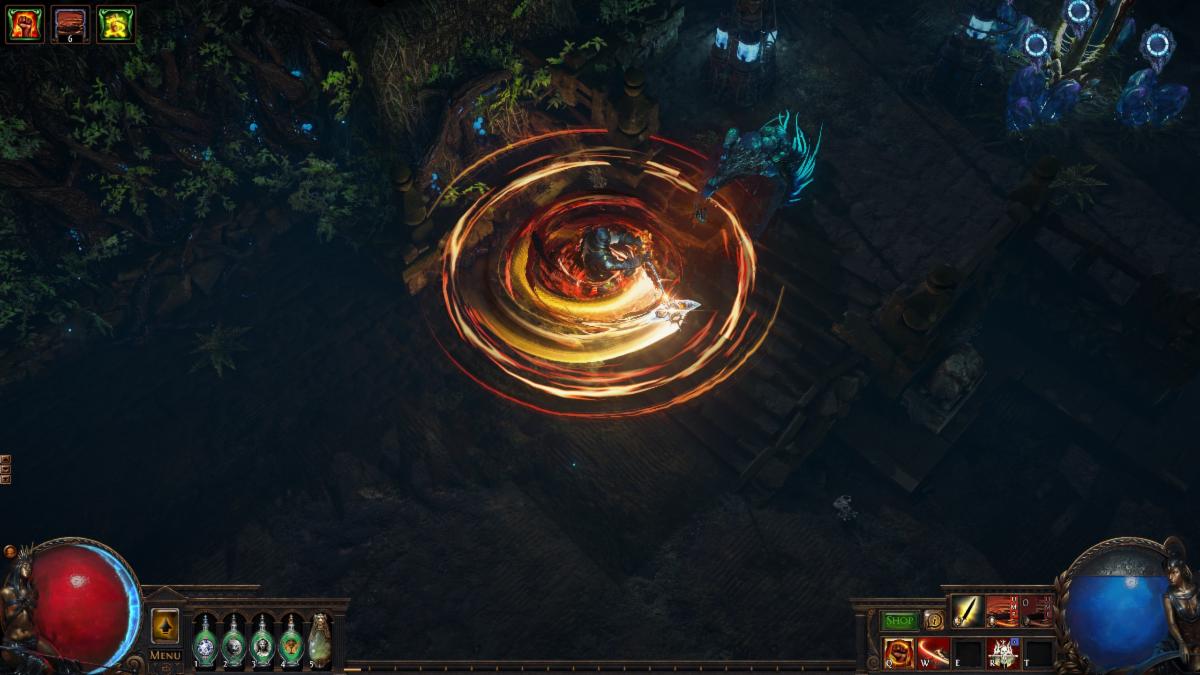The image size is (1200, 675).
Task: Click the gold level-up arrow button
Action: pos(165,626)
